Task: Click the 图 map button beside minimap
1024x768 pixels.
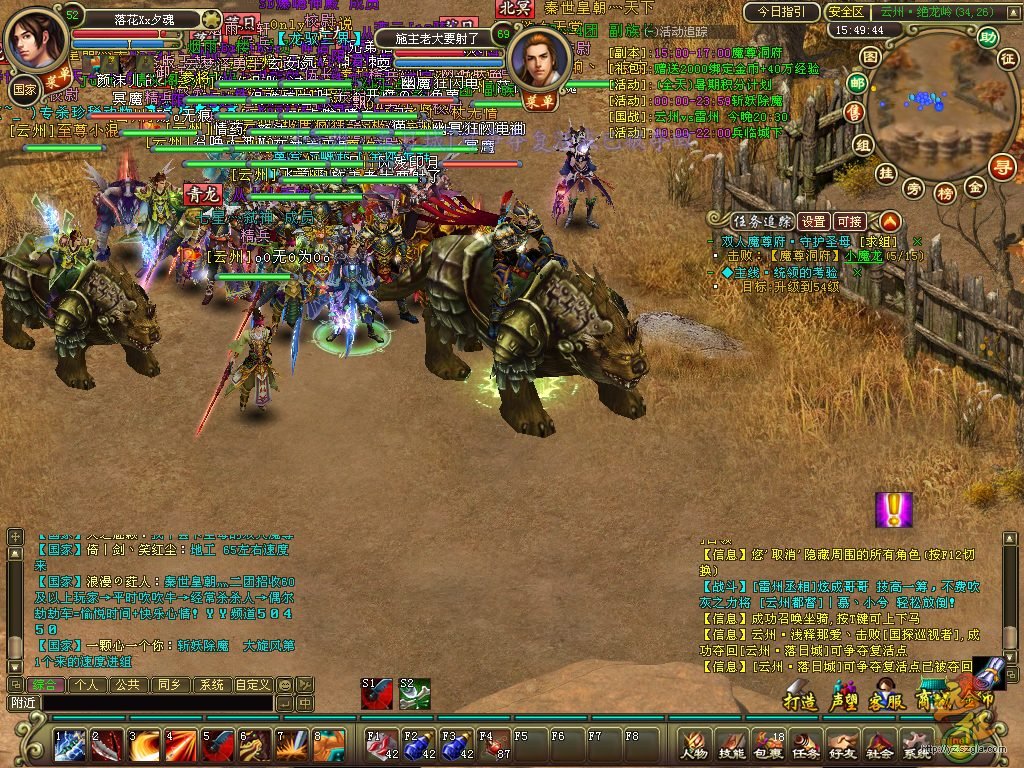Action: [871, 57]
